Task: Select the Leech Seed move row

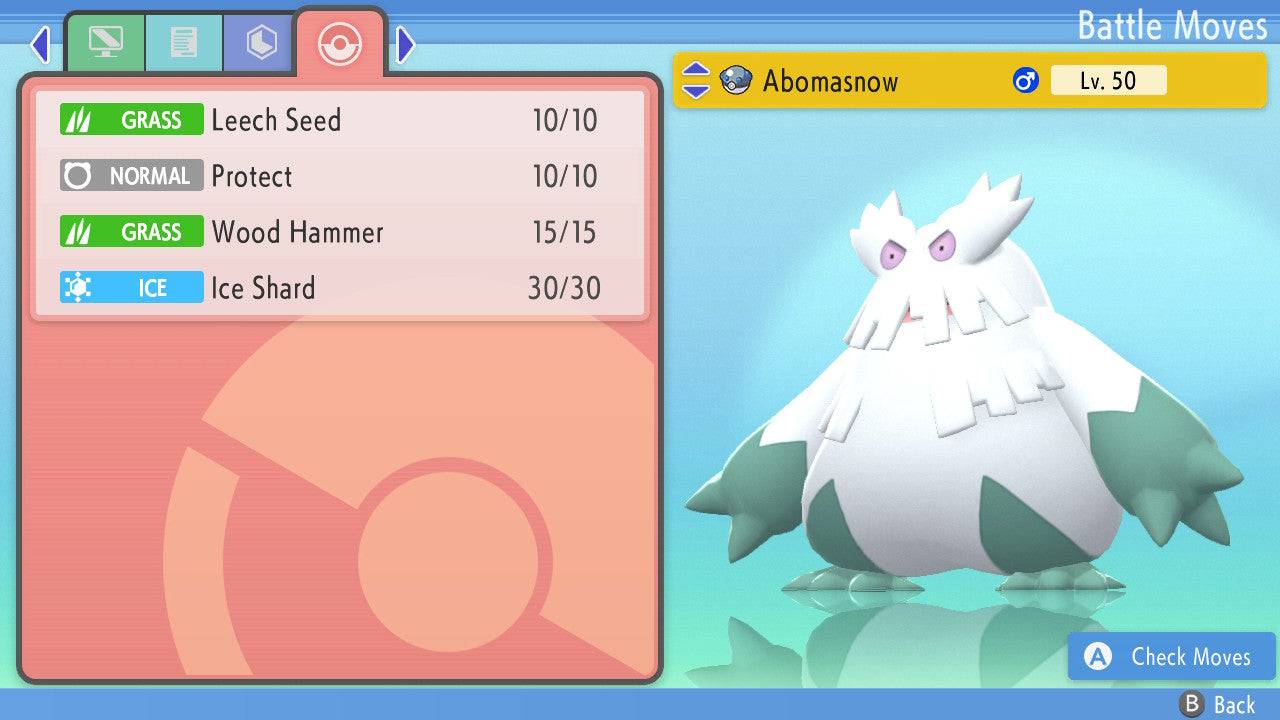Action: [340, 121]
